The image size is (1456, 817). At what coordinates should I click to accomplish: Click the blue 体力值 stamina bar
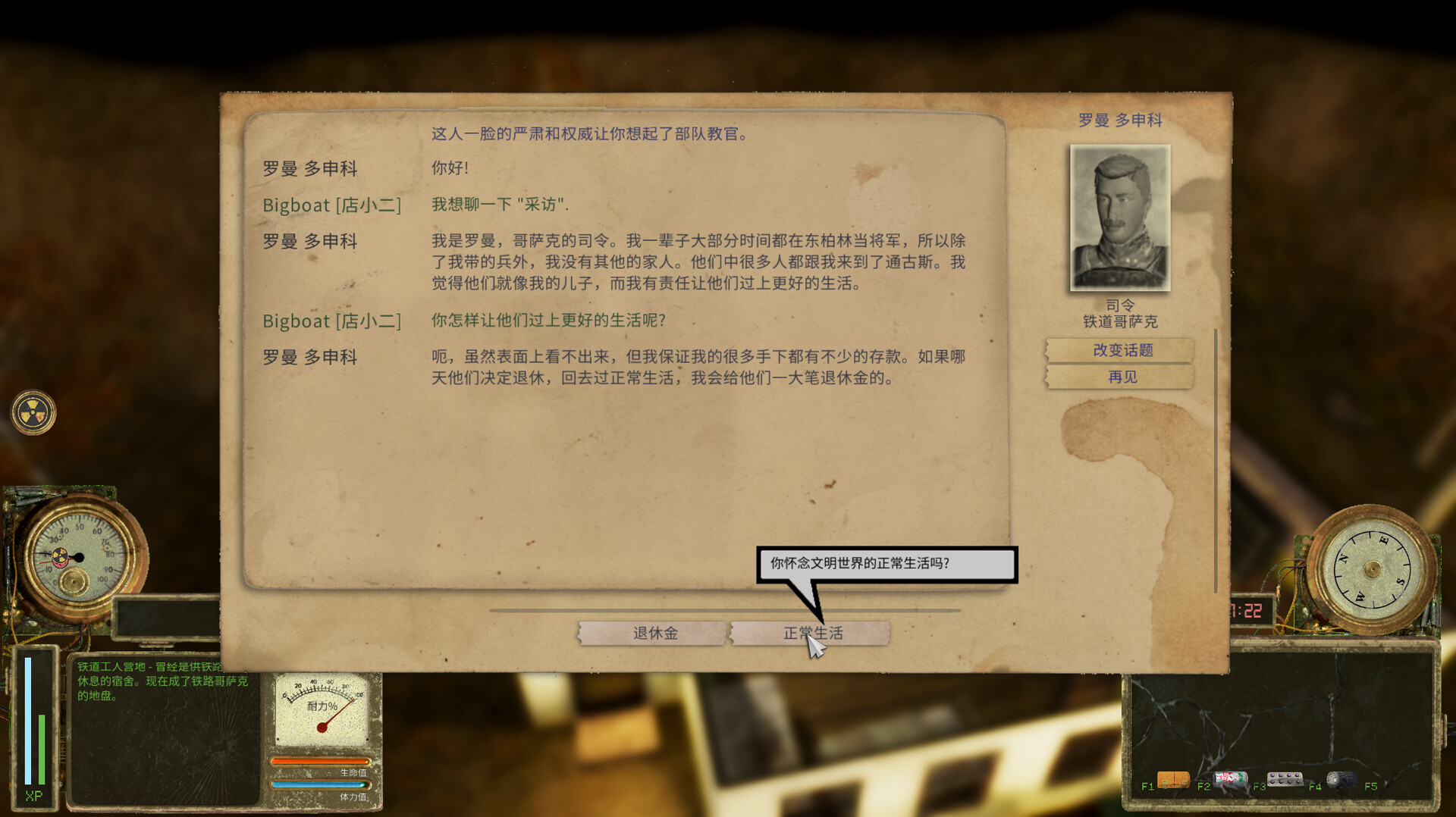[318, 785]
